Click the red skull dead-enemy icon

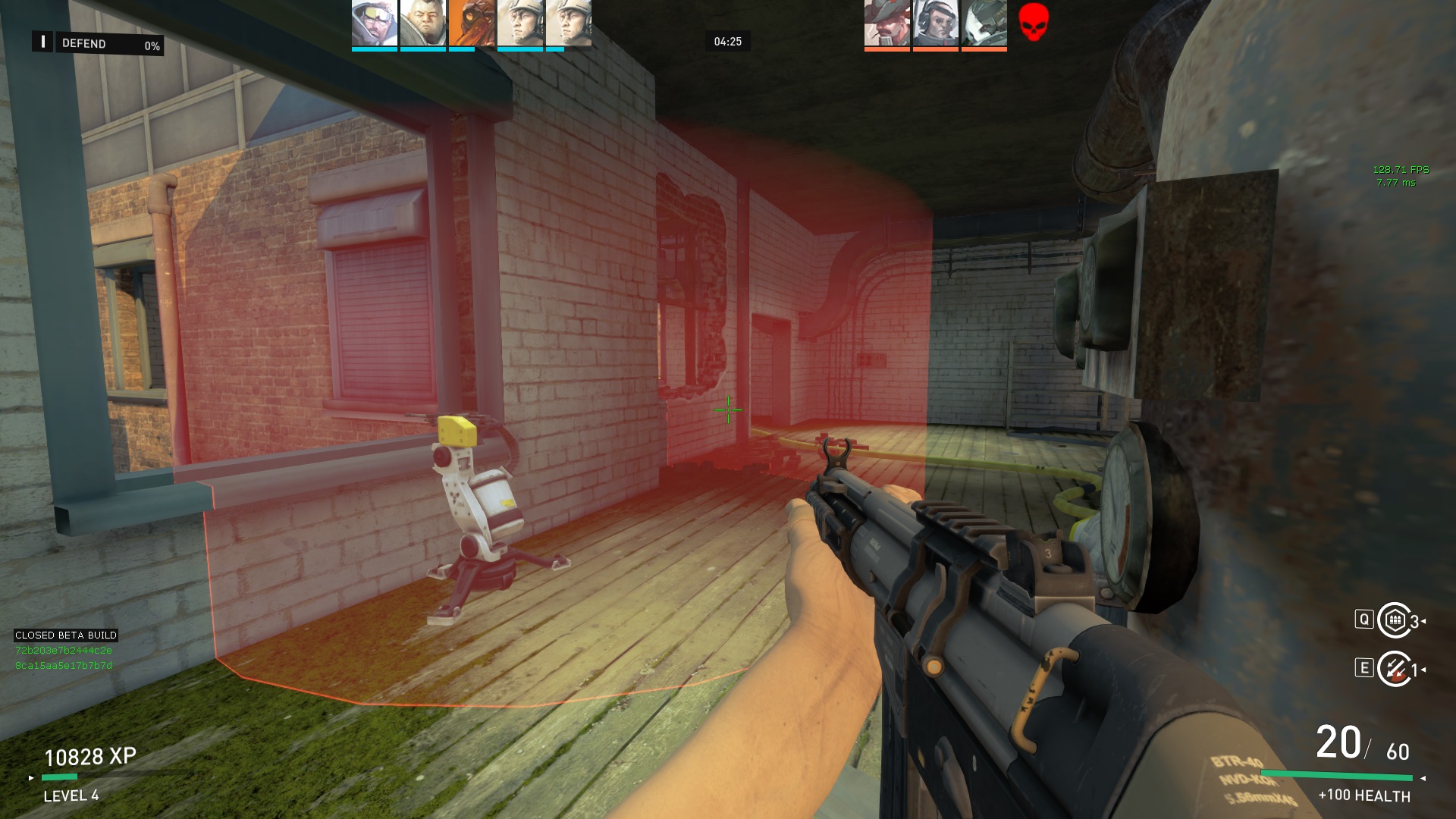[1033, 22]
